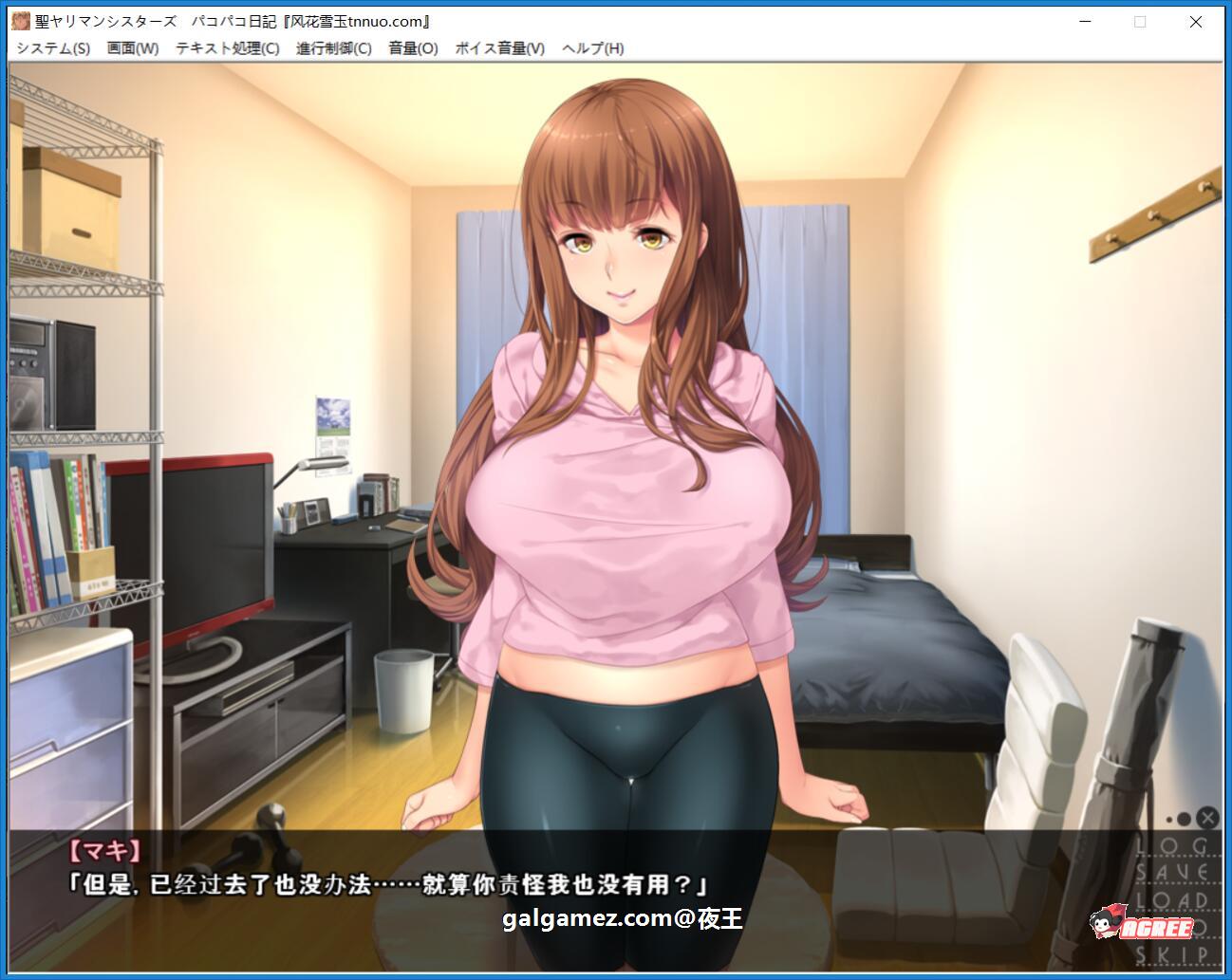Viewport: 1232px width, 980px height.
Task: Click the X icon to hide the quick menu
Action: [1205, 818]
